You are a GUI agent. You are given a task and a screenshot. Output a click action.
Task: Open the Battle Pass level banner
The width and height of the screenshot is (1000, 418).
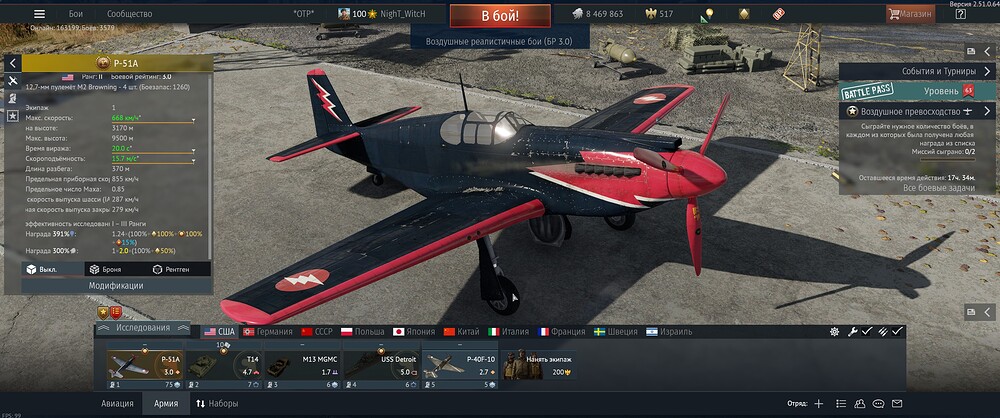[908, 91]
